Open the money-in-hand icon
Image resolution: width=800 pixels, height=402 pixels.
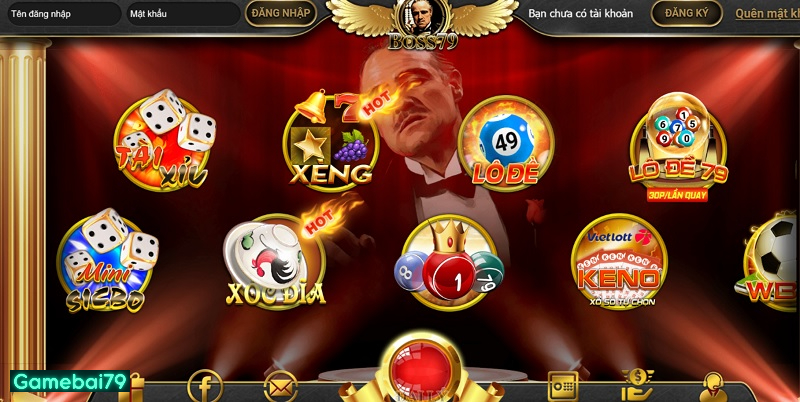637,385
